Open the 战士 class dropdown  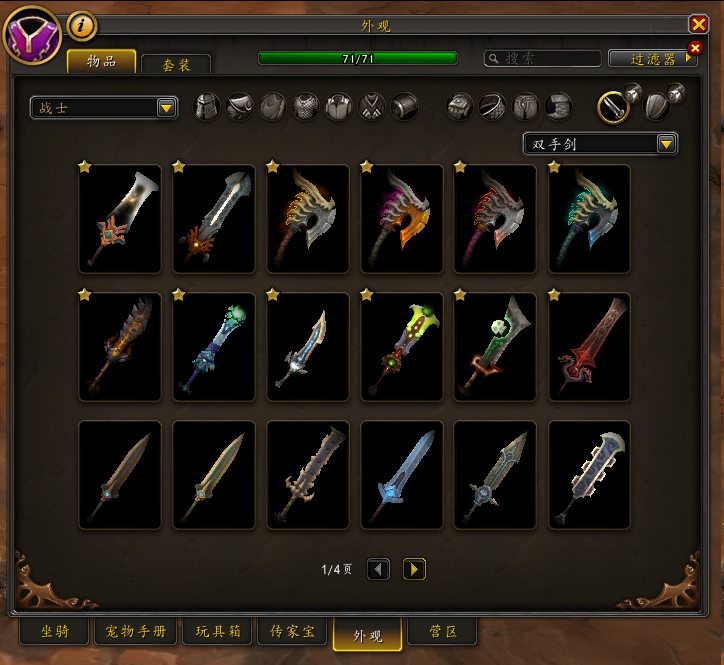point(103,108)
